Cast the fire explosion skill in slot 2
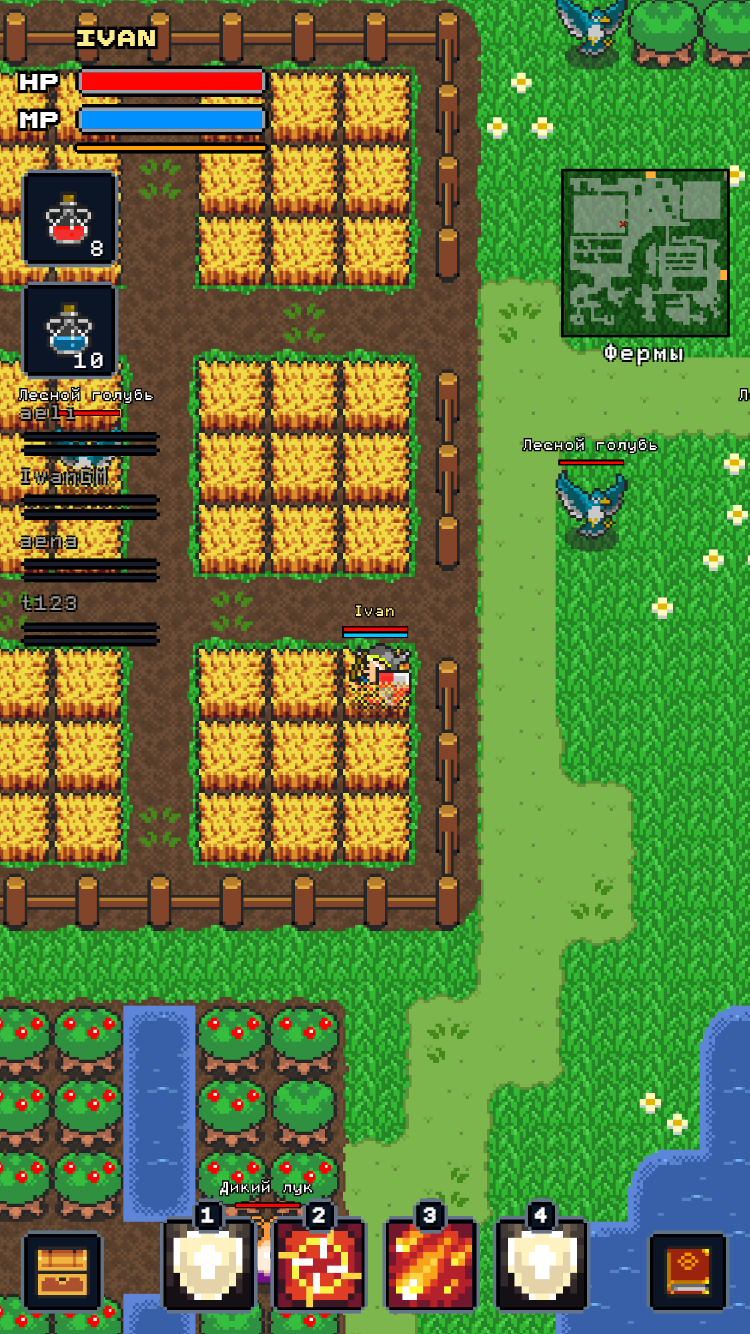Viewport: 750px width, 1334px height. pos(320,1265)
